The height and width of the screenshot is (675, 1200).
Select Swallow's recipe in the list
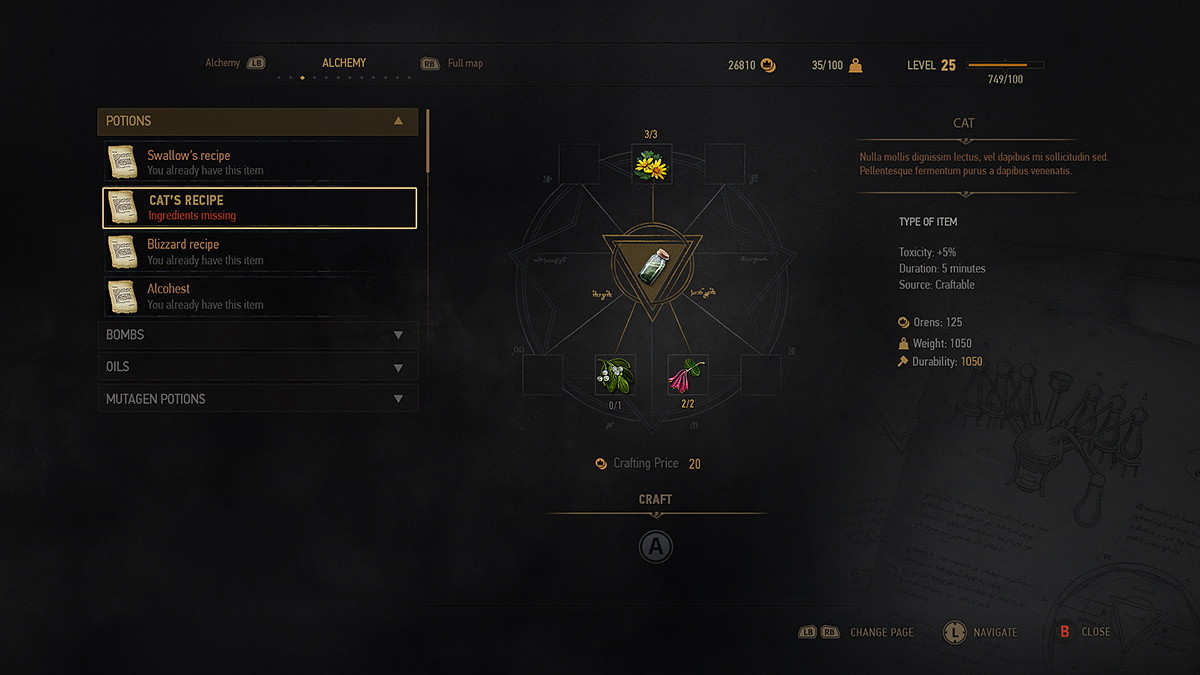[x=260, y=163]
